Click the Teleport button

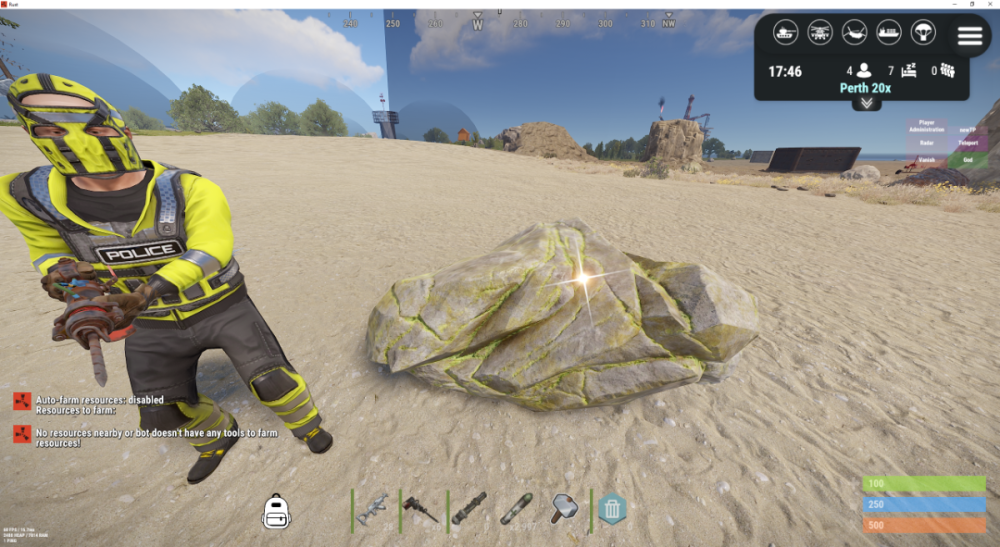click(967, 143)
